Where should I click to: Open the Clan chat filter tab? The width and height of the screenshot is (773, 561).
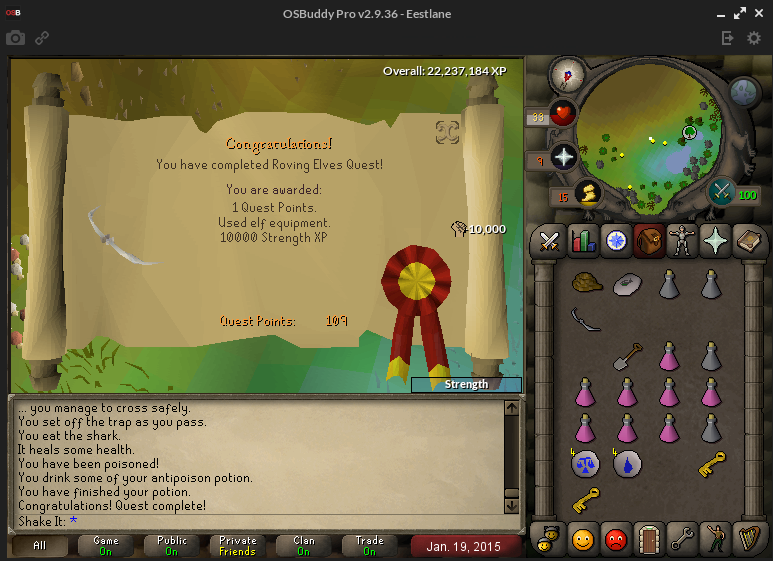[303, 546]
